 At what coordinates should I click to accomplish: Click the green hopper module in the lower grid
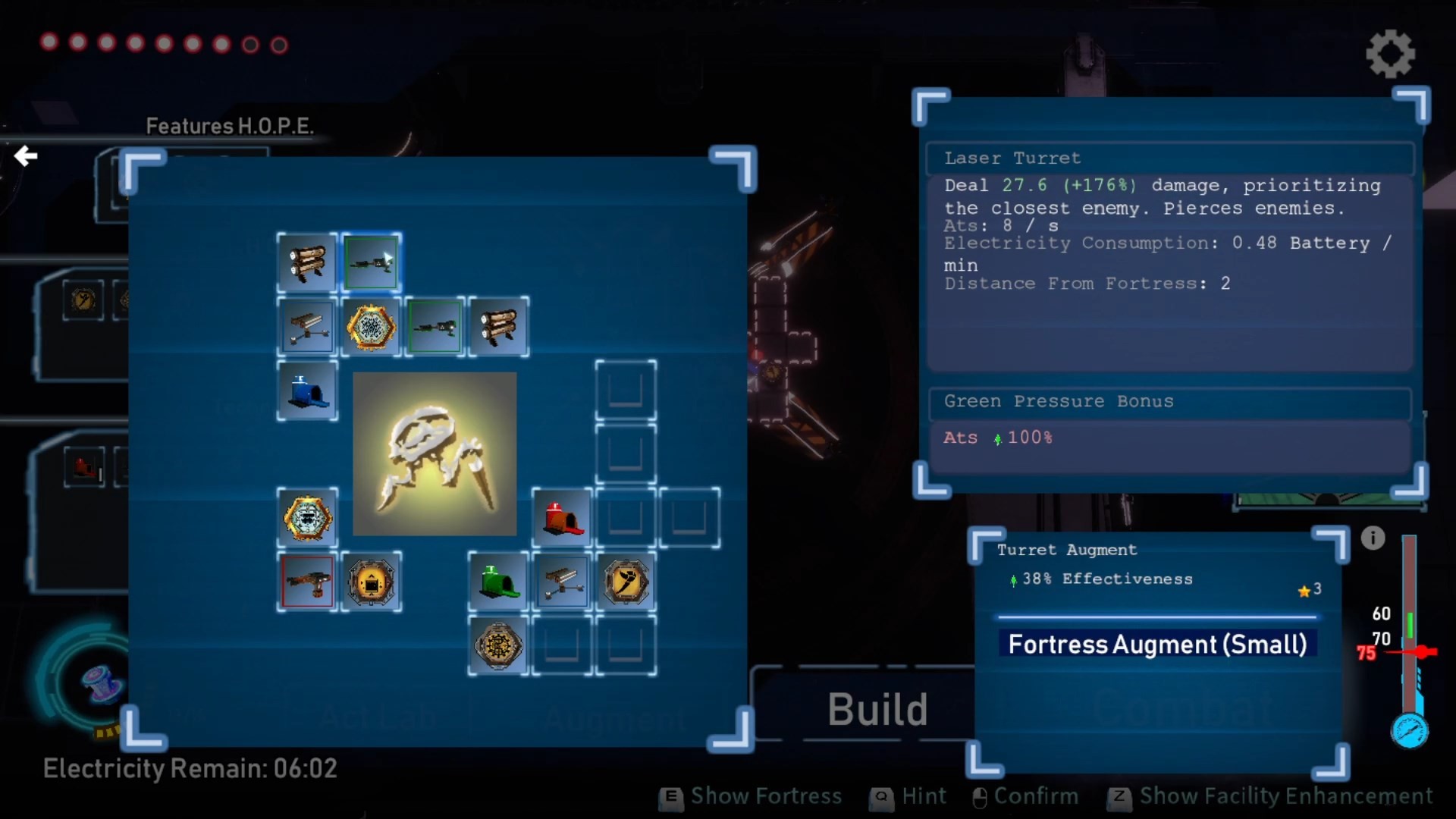[x=498, y=582]
